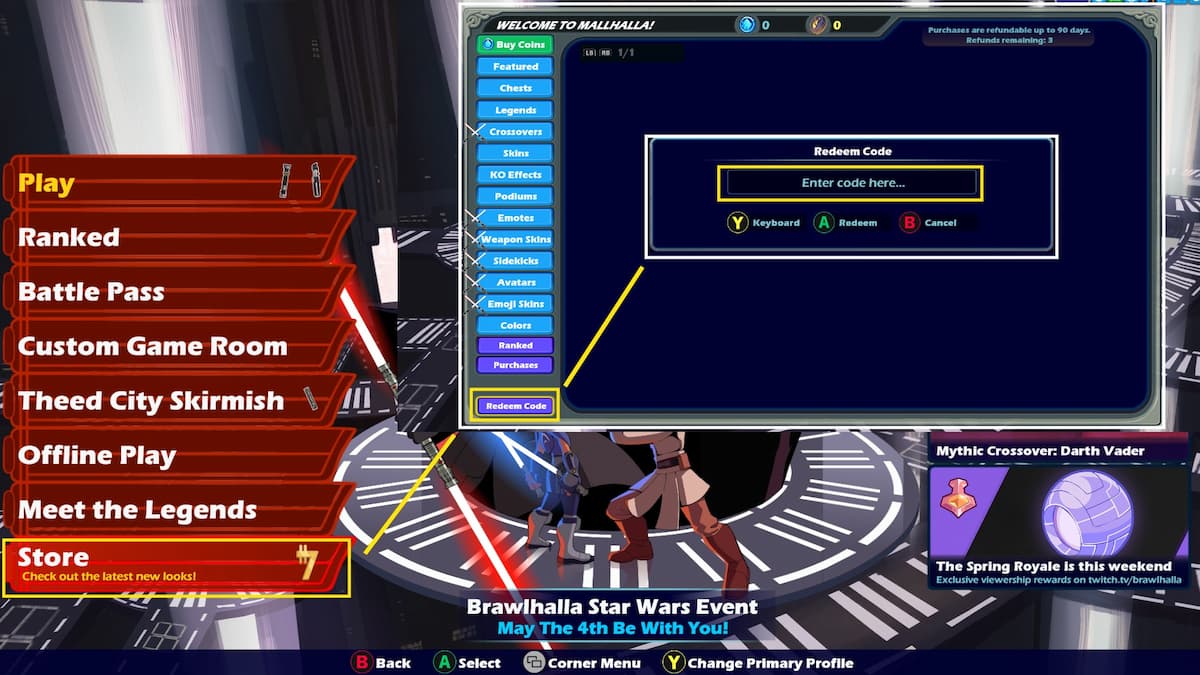1200x675 pixels.
Task: Click the Redeem Code button
Action: (x=516, y=406)
